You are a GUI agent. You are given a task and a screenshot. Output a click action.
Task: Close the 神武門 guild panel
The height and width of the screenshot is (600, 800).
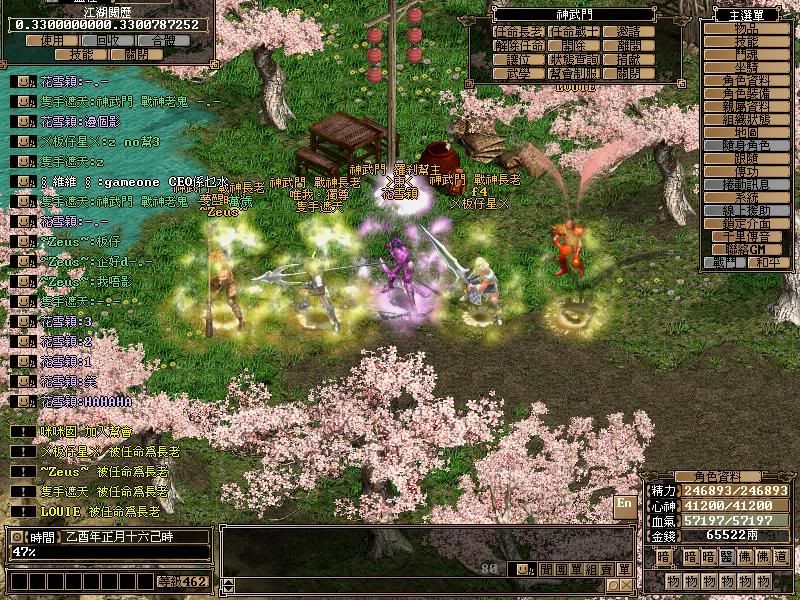pos(629,74)
